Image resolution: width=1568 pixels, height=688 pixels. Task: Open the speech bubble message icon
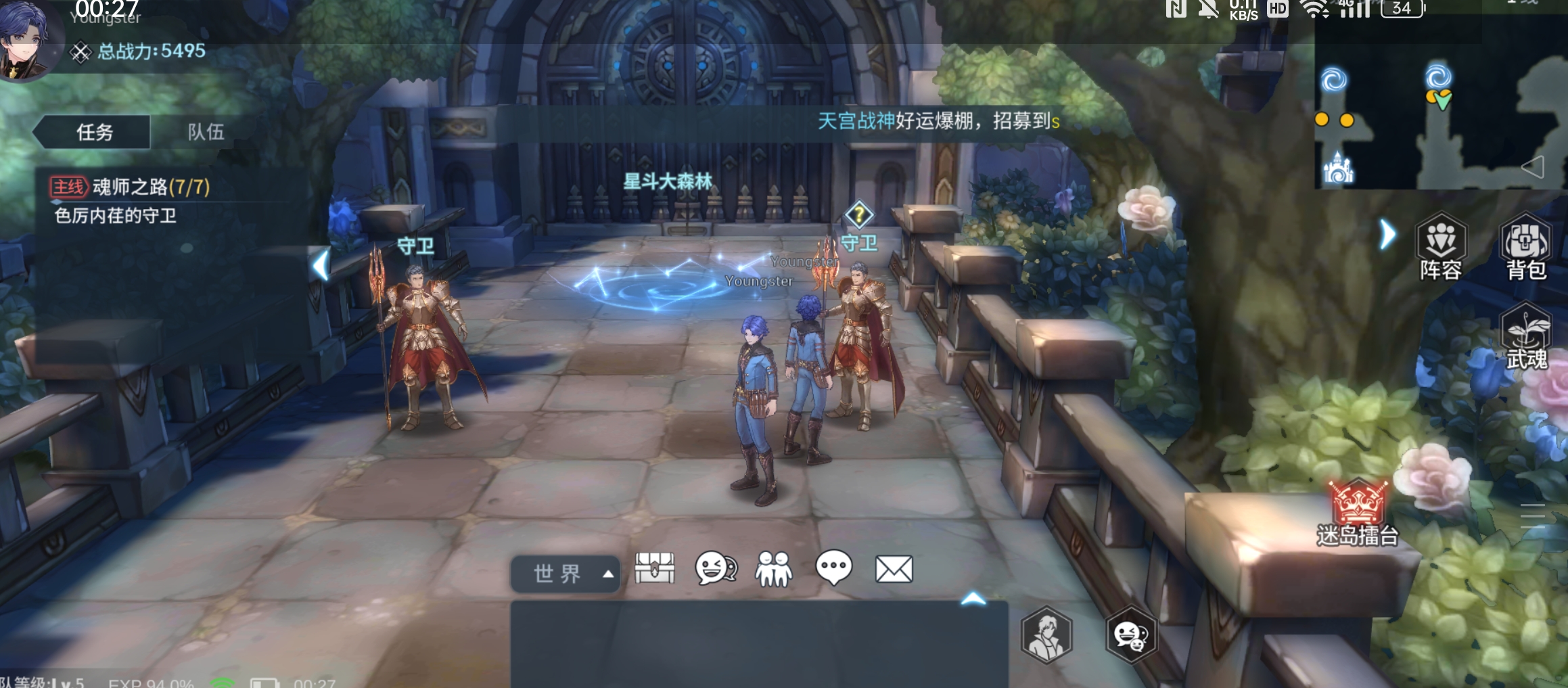click(x=833, y=568)
